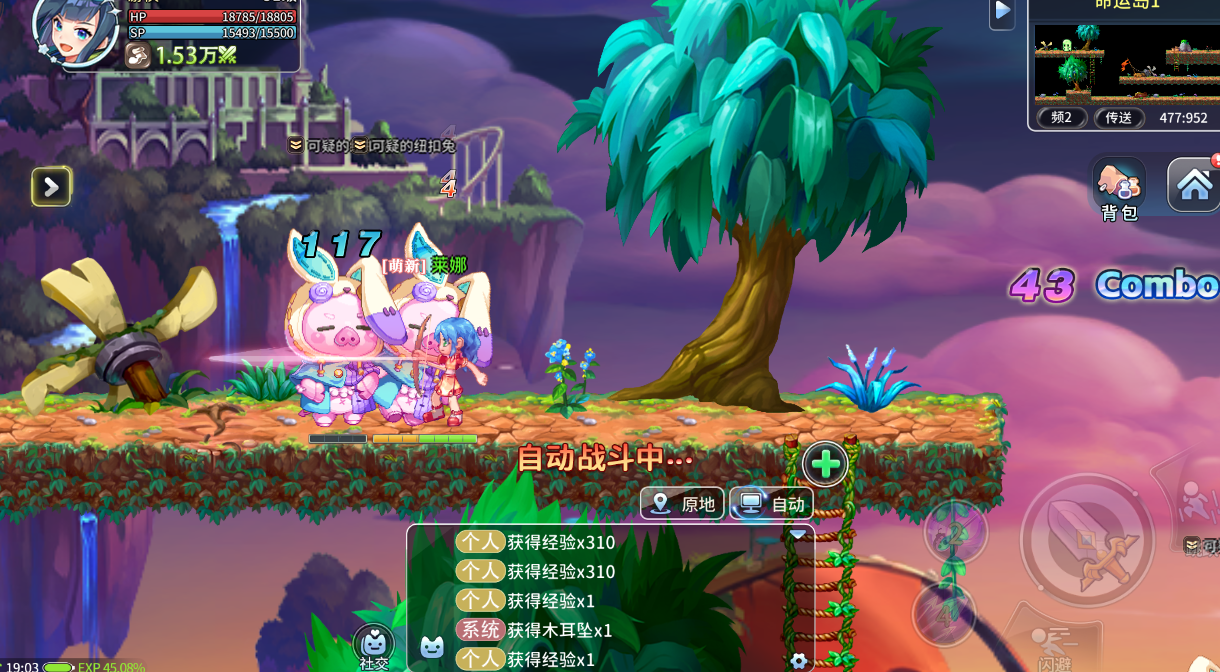This screenshot has width=1220, height=672.
Task: Tap the green plus button
Action: [825, 464]
